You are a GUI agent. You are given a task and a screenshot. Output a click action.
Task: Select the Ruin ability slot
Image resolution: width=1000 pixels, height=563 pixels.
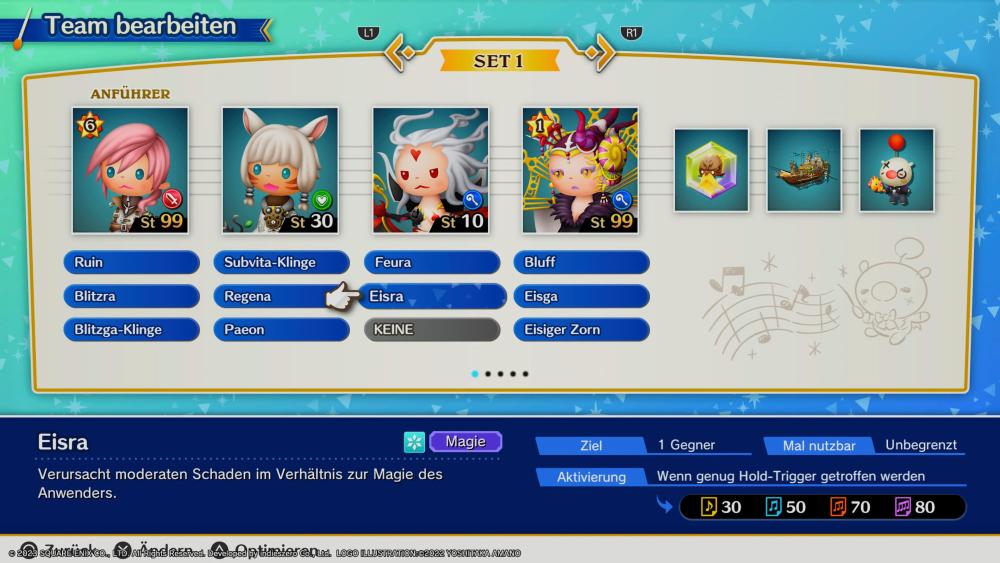pos(132,263)
